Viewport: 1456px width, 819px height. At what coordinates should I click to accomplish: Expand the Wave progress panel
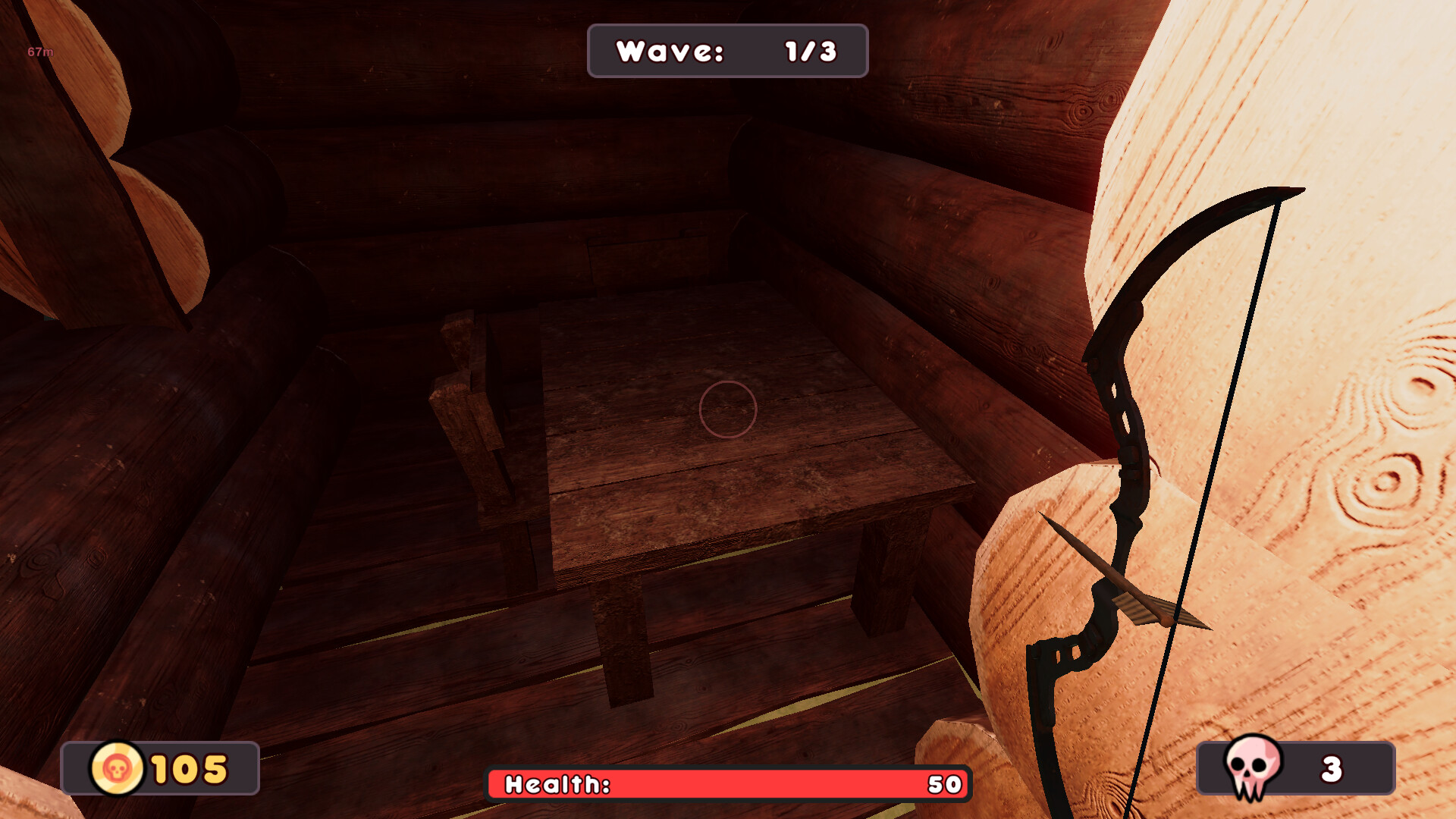726,52
